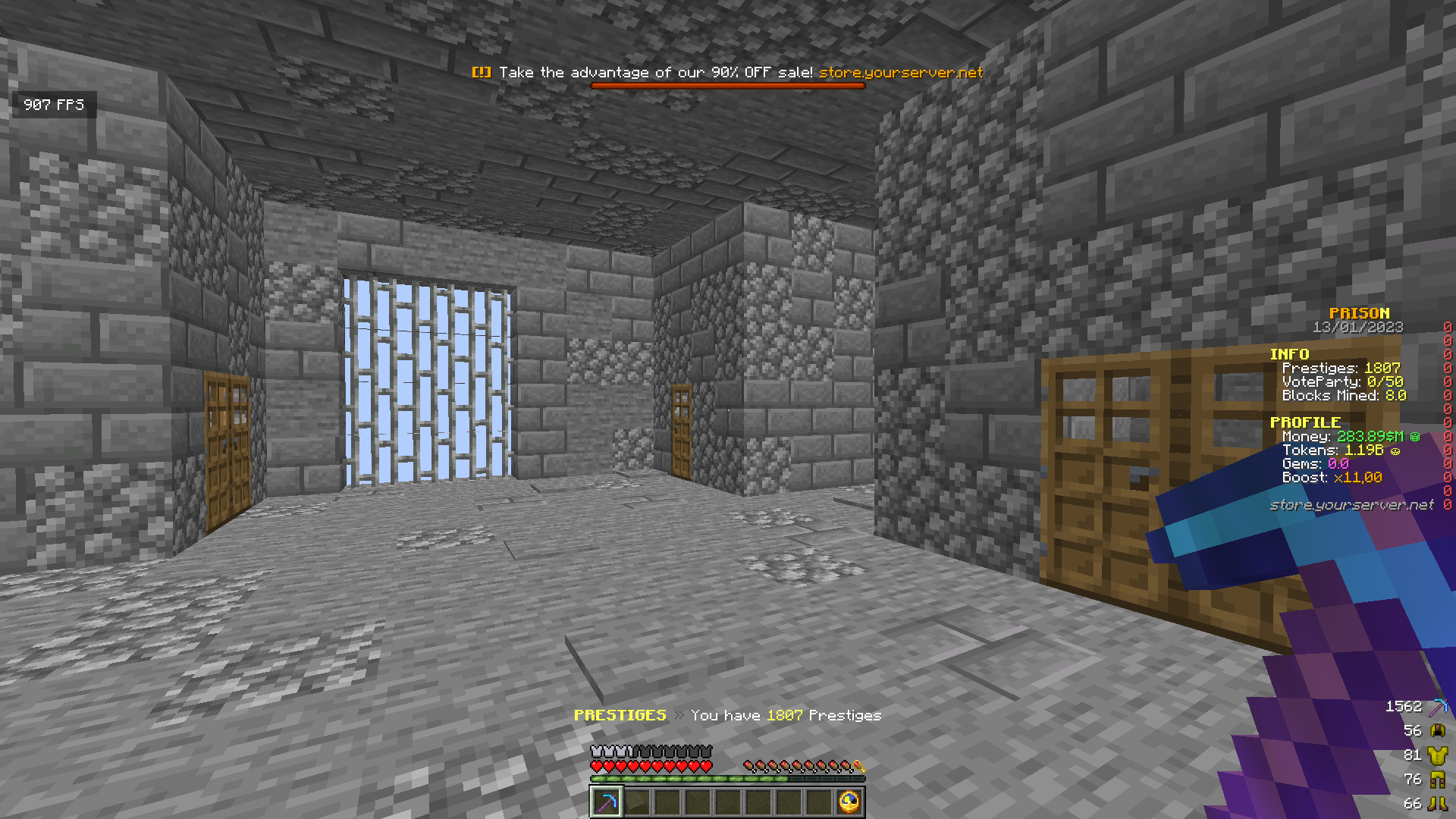Click the golden chestplate icon next to 81
This screenshot has height=819, width=1456.
(x=1439, y=755)
